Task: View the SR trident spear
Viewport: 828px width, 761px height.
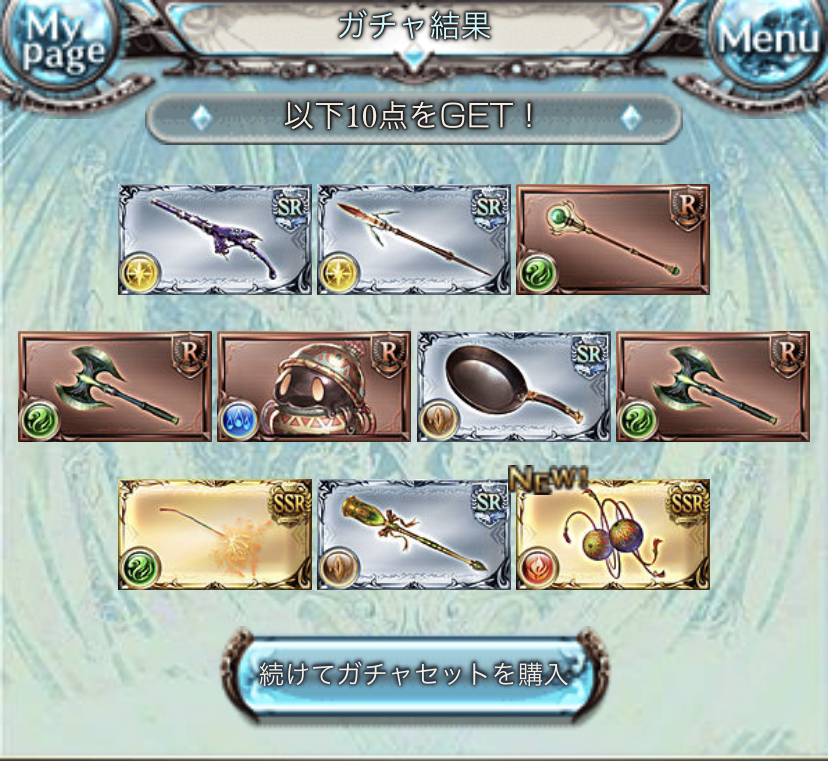Action: [413, 240]
